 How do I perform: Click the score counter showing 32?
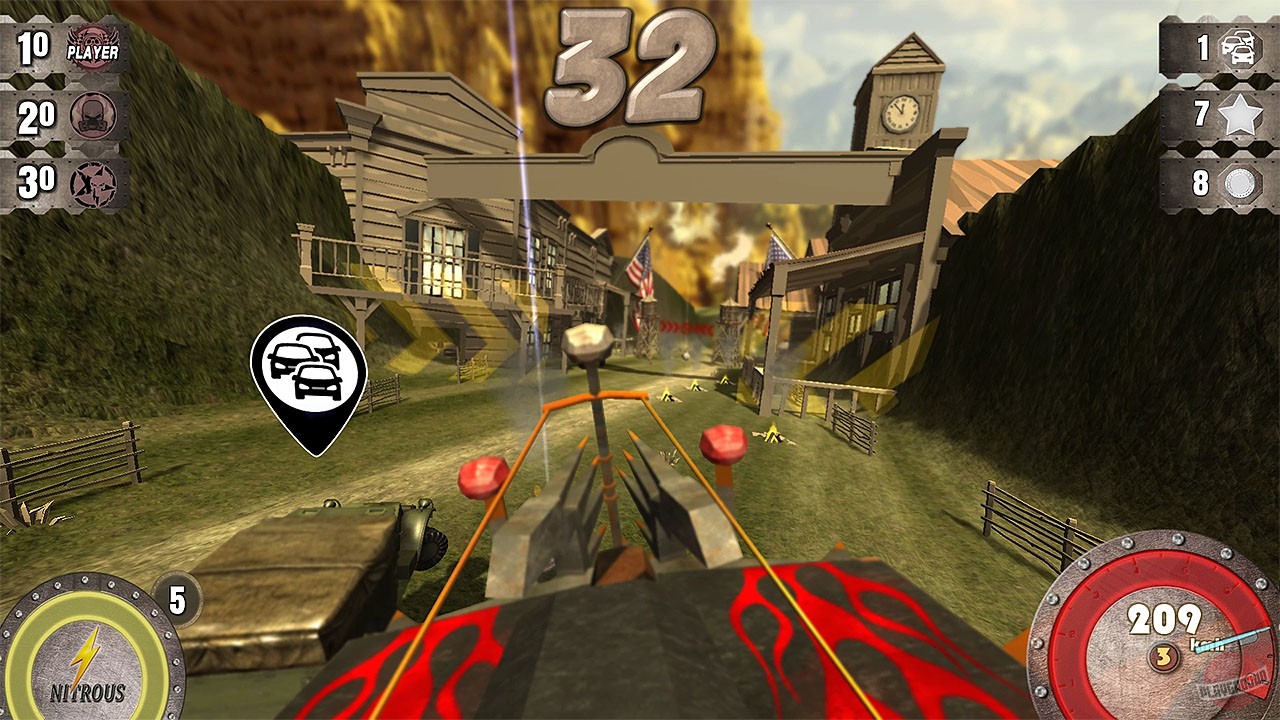click(630, 65)
